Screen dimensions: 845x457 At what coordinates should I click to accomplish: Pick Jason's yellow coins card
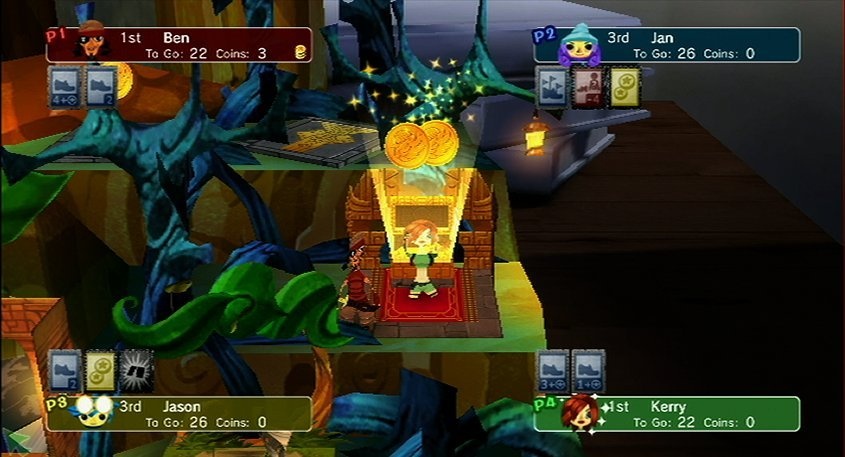click(101, 369)
